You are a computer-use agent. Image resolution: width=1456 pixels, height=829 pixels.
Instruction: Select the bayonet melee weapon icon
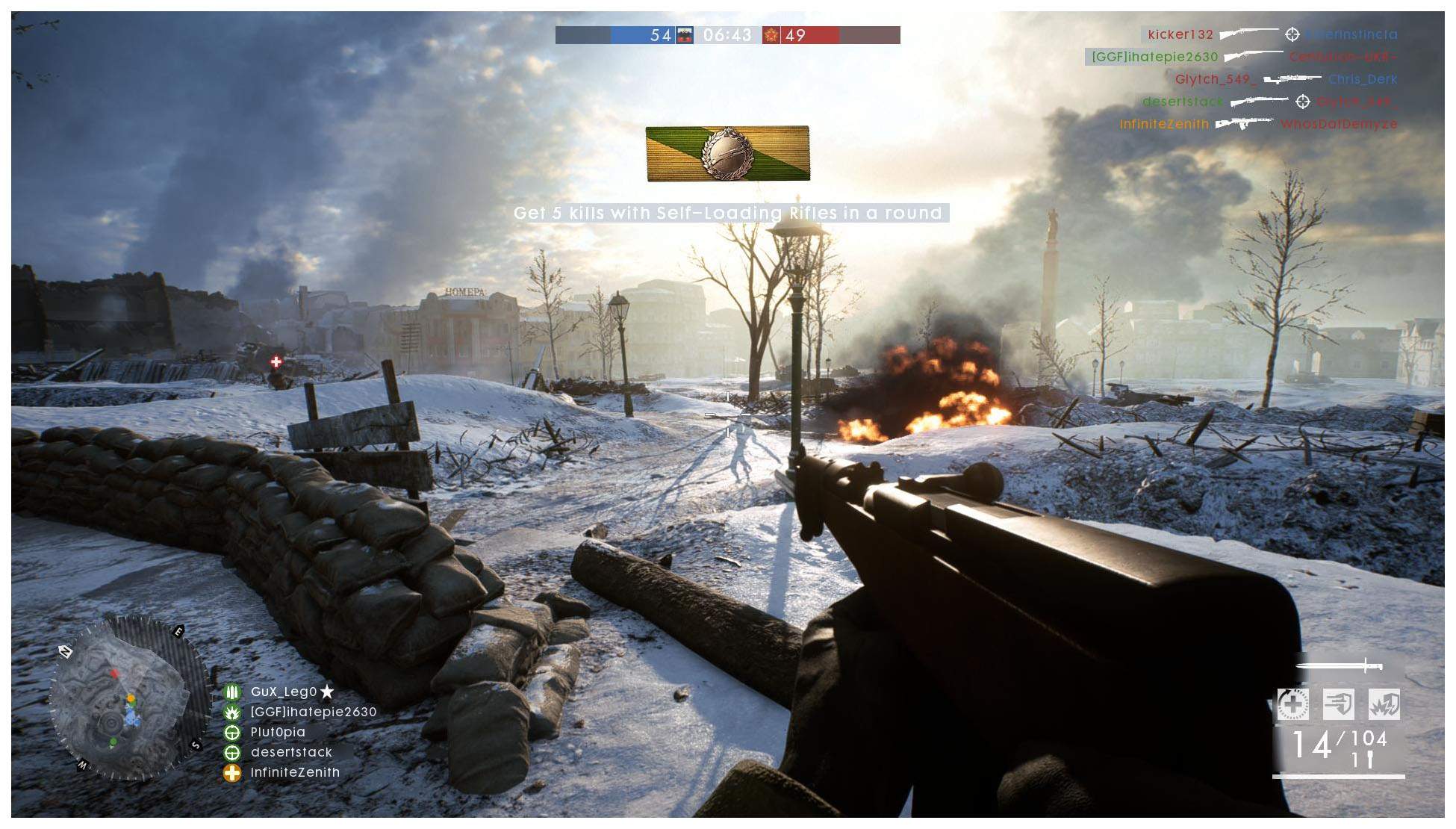pos(1339,665)
